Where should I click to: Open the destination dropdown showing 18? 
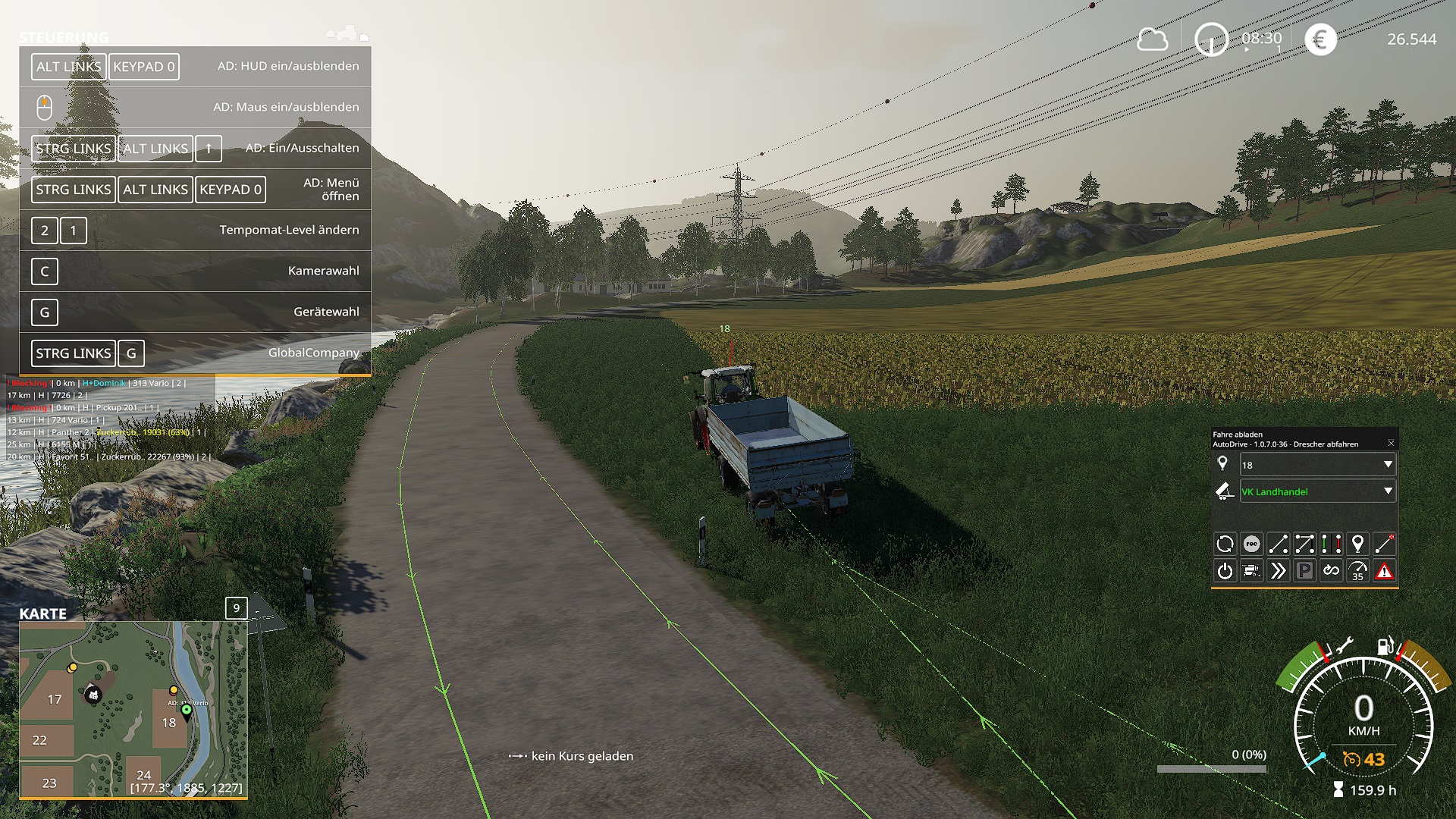[1317, 465]
